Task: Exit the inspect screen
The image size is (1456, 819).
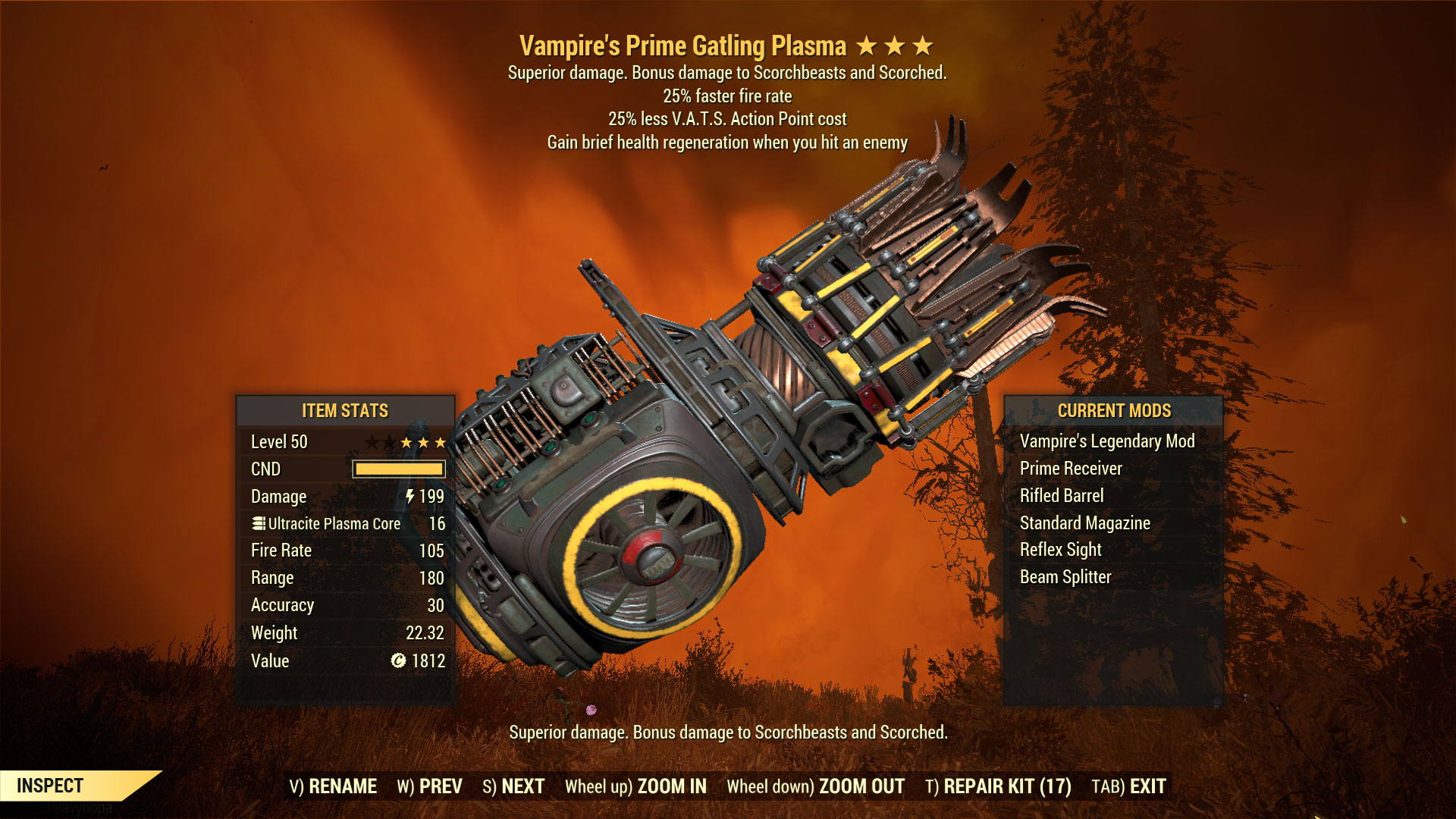Action: pyautogui.click(x=1128, y=786)
